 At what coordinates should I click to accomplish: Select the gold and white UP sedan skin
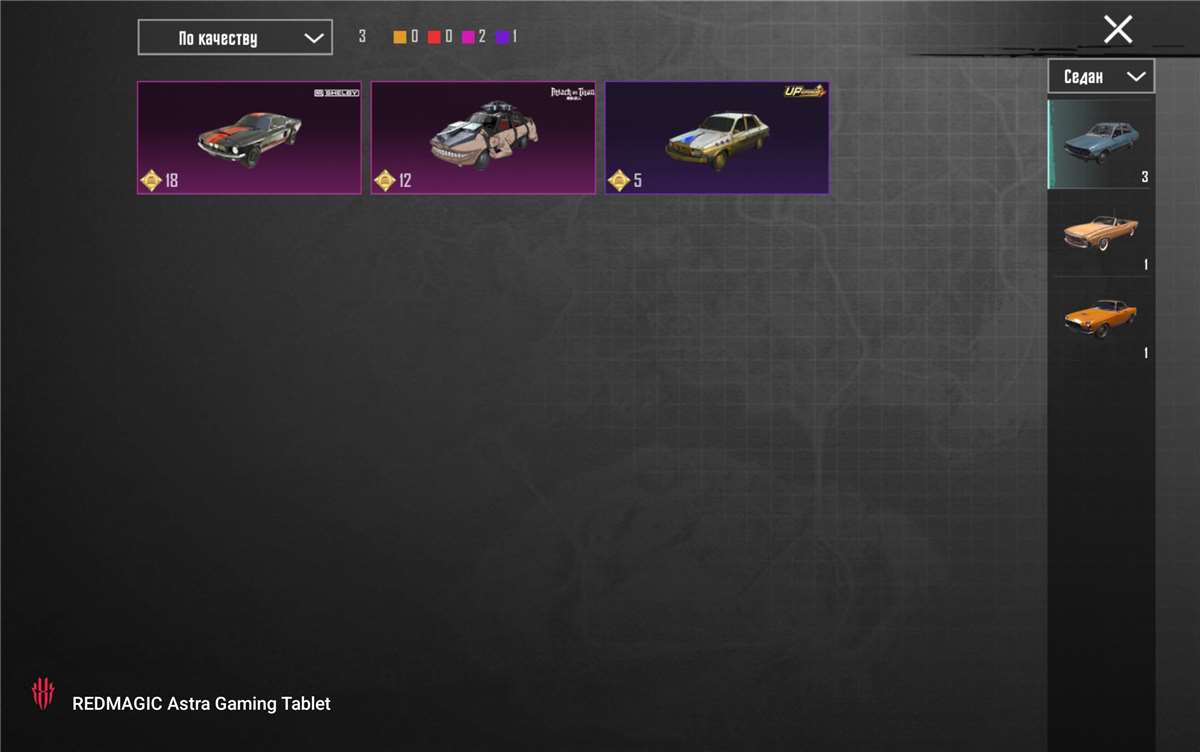click(x=717, y=137)
